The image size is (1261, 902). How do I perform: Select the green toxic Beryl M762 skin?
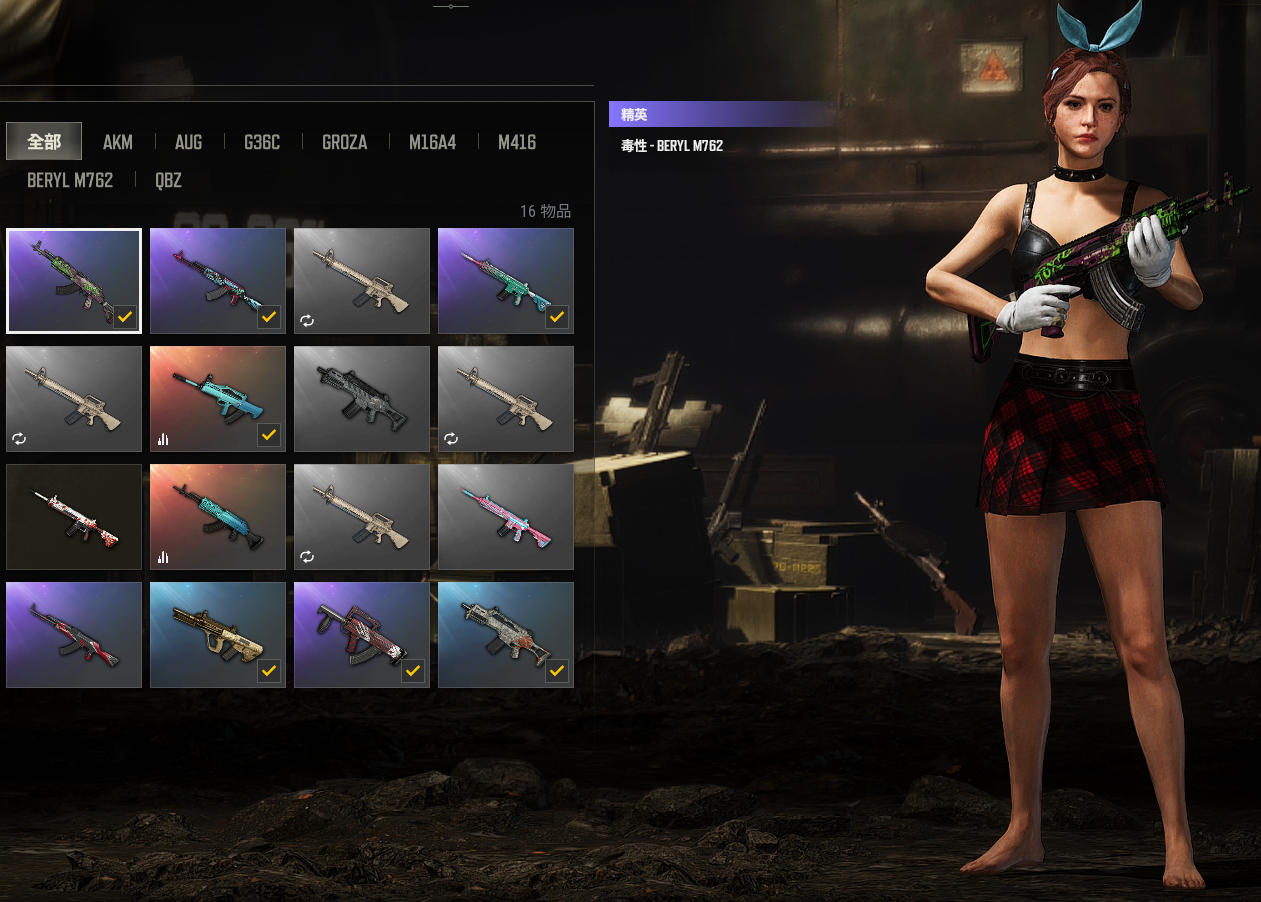(x=74, y=280)
